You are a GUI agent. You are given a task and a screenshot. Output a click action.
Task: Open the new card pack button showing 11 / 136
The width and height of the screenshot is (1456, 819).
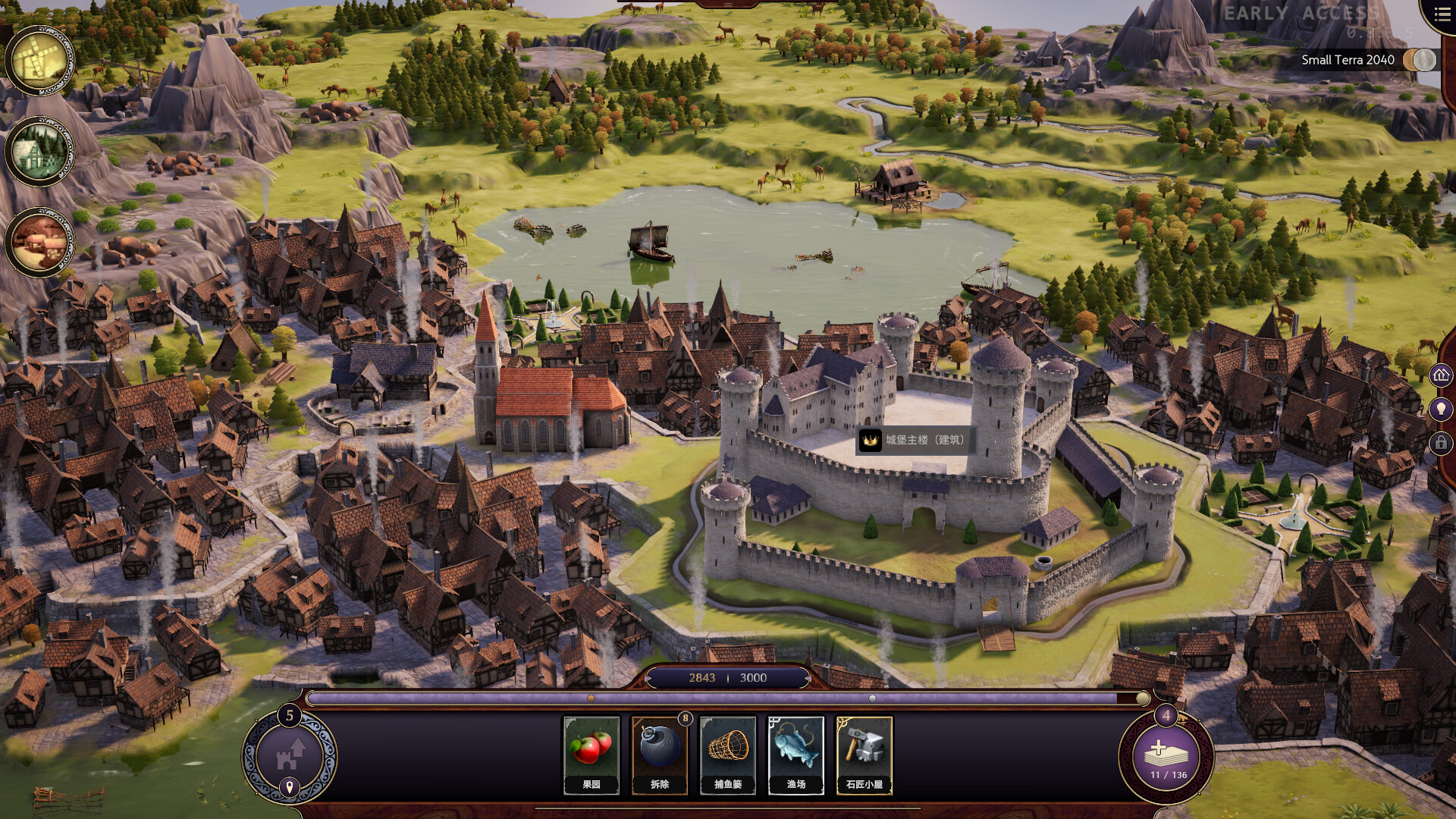(1166, 756)
